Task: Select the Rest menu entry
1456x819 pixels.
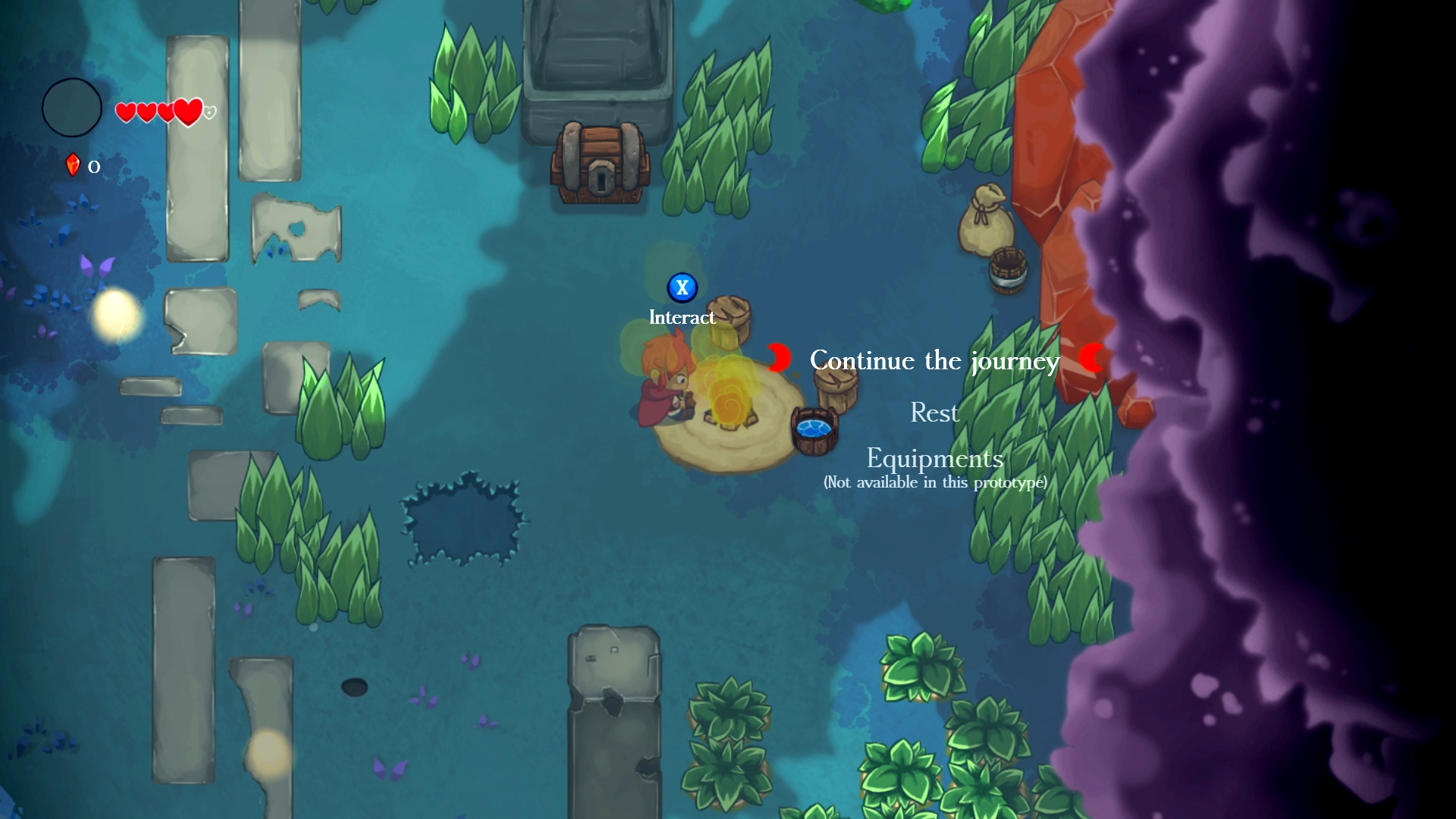Action: coord(934,413)
